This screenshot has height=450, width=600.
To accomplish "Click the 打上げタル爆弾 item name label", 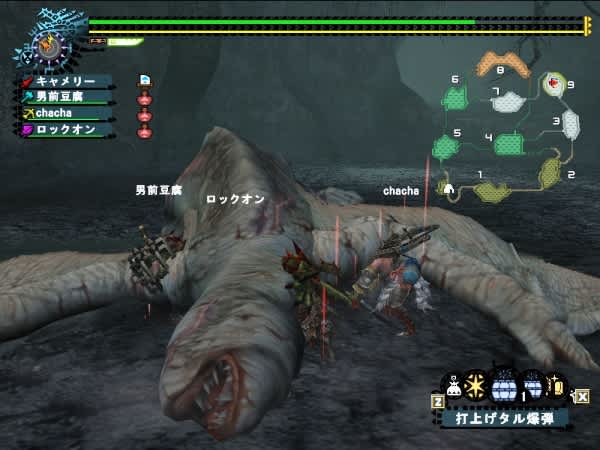I will click(x=504, y=418).
